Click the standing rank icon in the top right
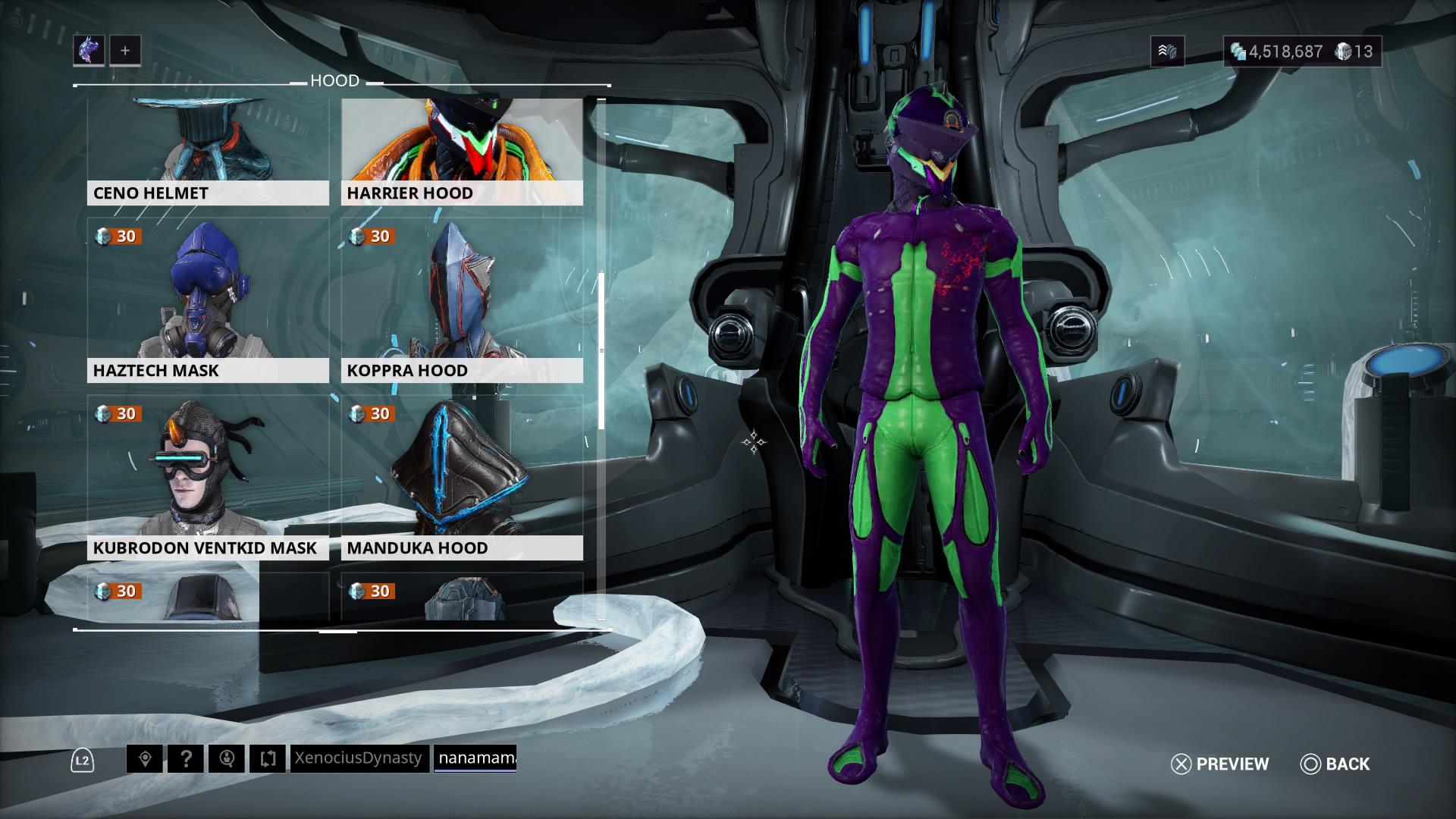The image size is (1456, 819). point(1167,52)
